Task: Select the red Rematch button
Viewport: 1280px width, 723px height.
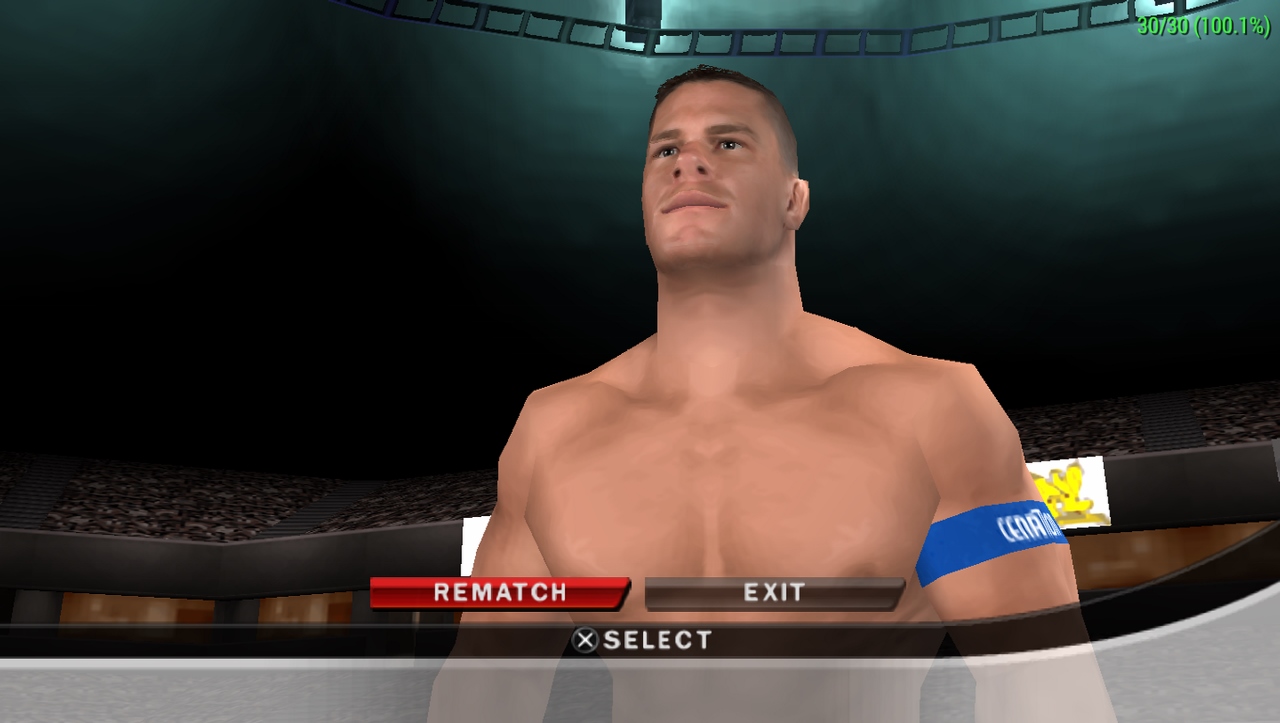Action: tap(499, 592)
